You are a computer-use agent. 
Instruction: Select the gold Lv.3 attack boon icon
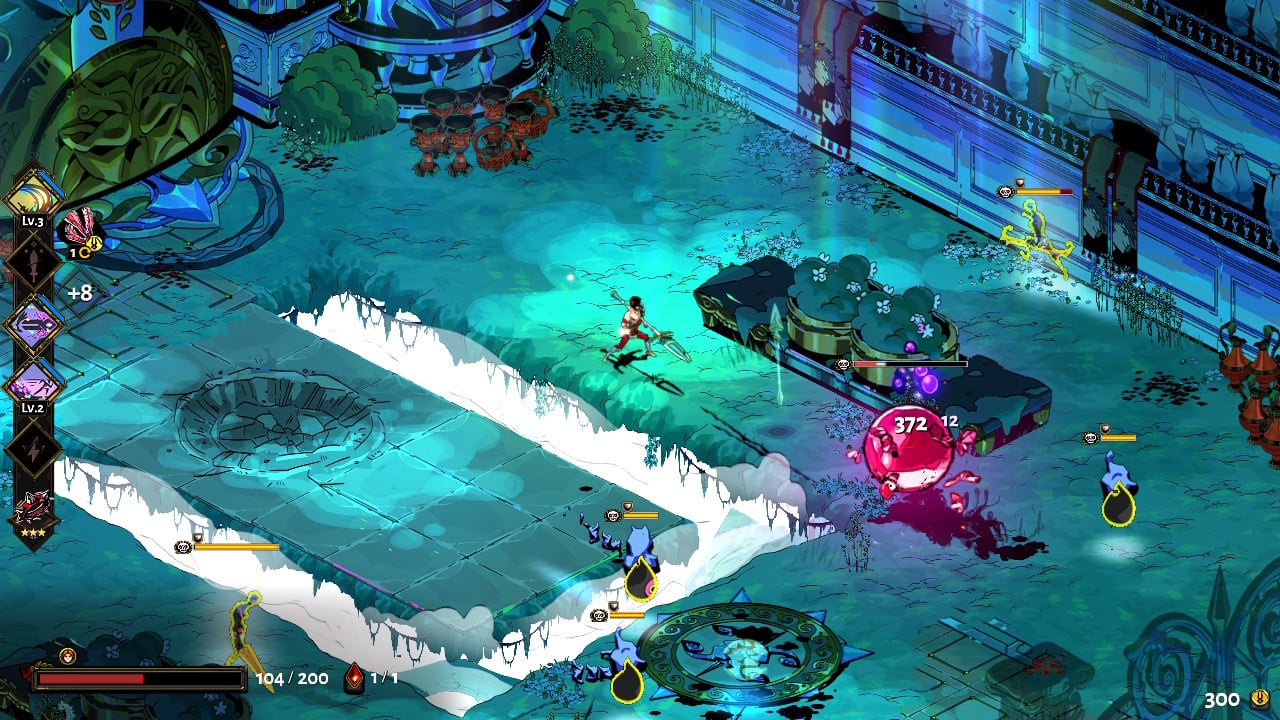(x=33, y=196)
